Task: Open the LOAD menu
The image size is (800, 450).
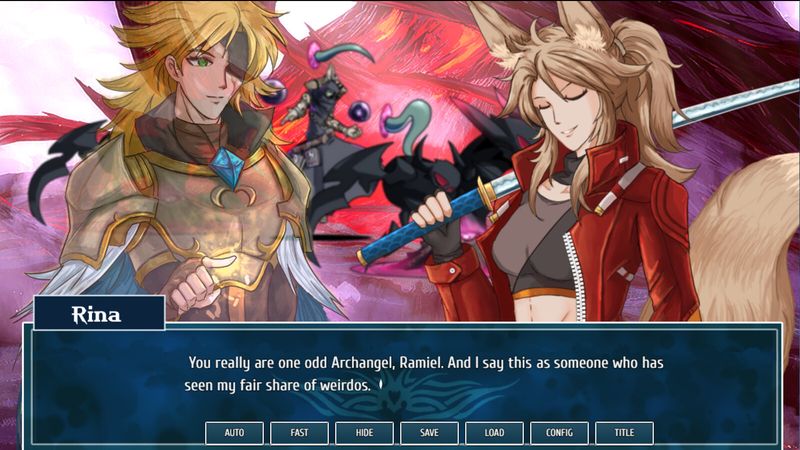Action: [x=494, y=433]
